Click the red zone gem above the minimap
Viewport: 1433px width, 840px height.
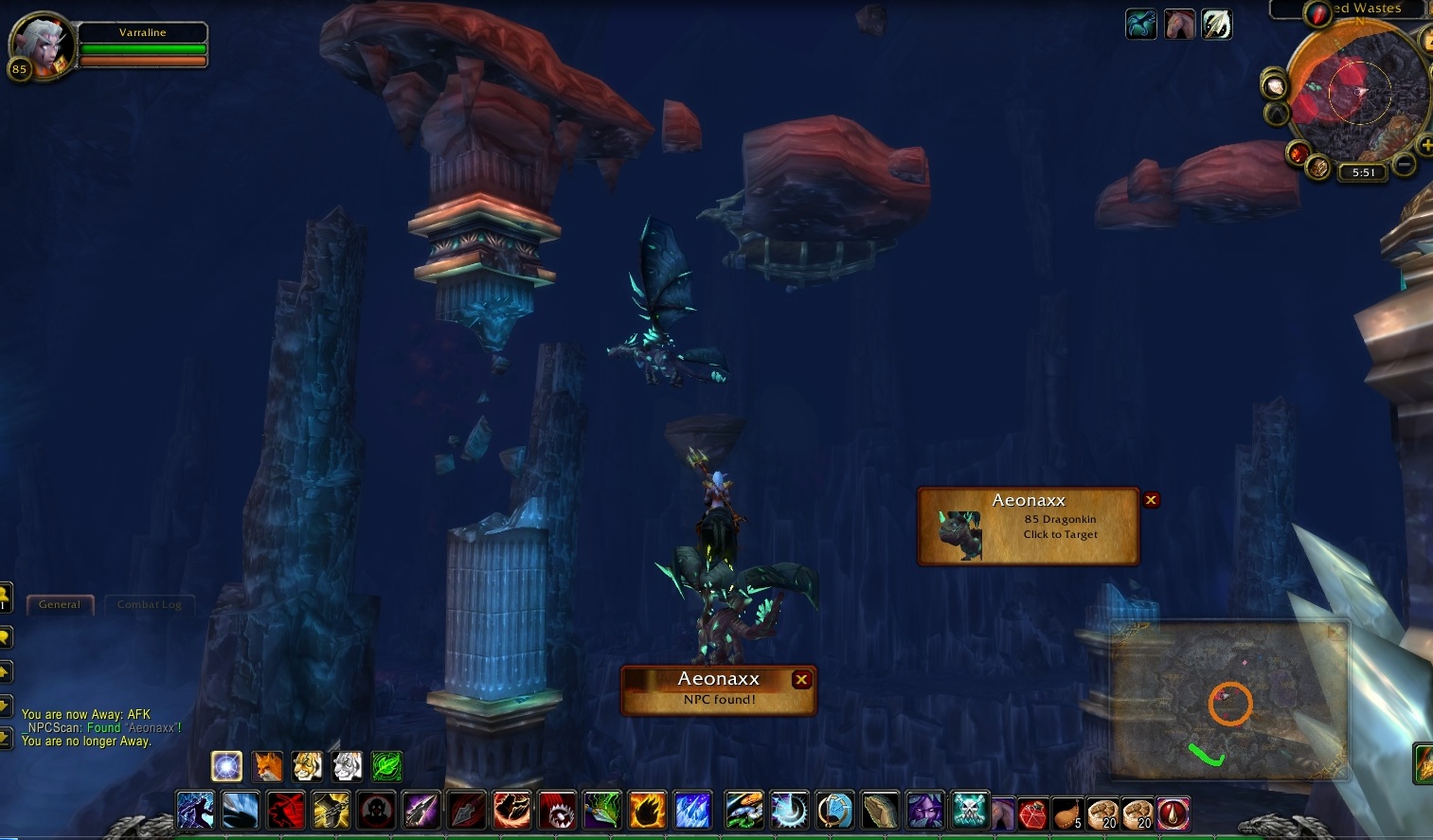click(1317, 14)
